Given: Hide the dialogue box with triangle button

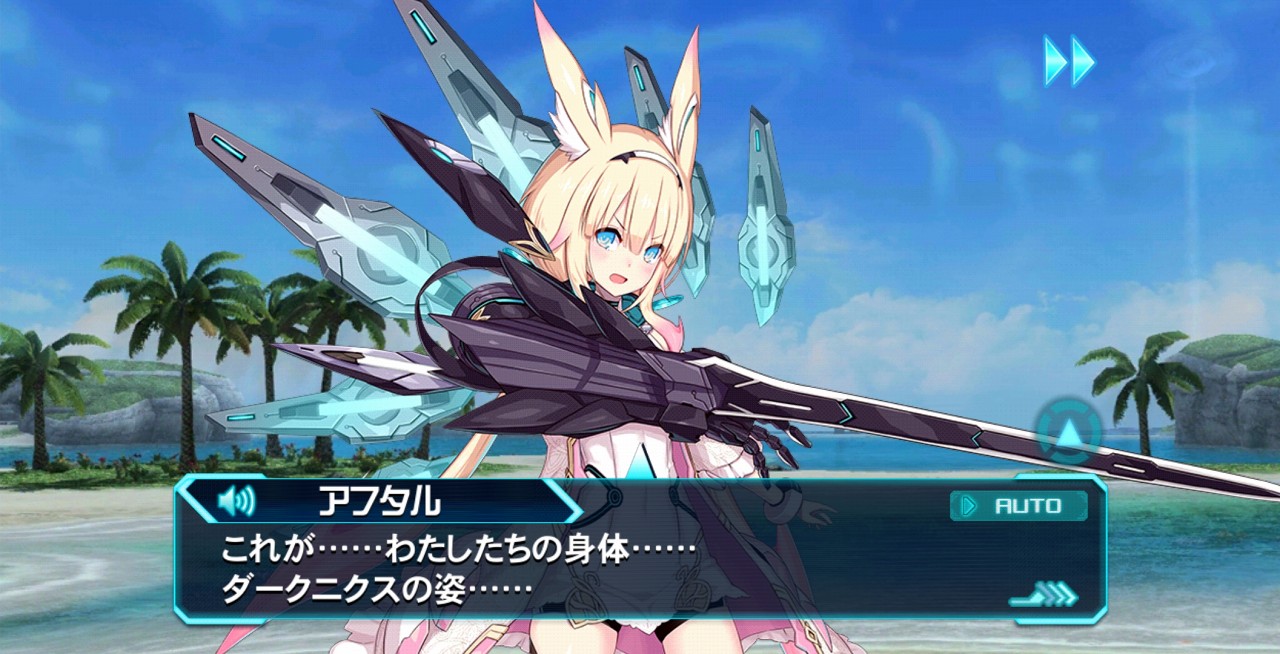Looking at the screenshot, I should point(1069,433).
